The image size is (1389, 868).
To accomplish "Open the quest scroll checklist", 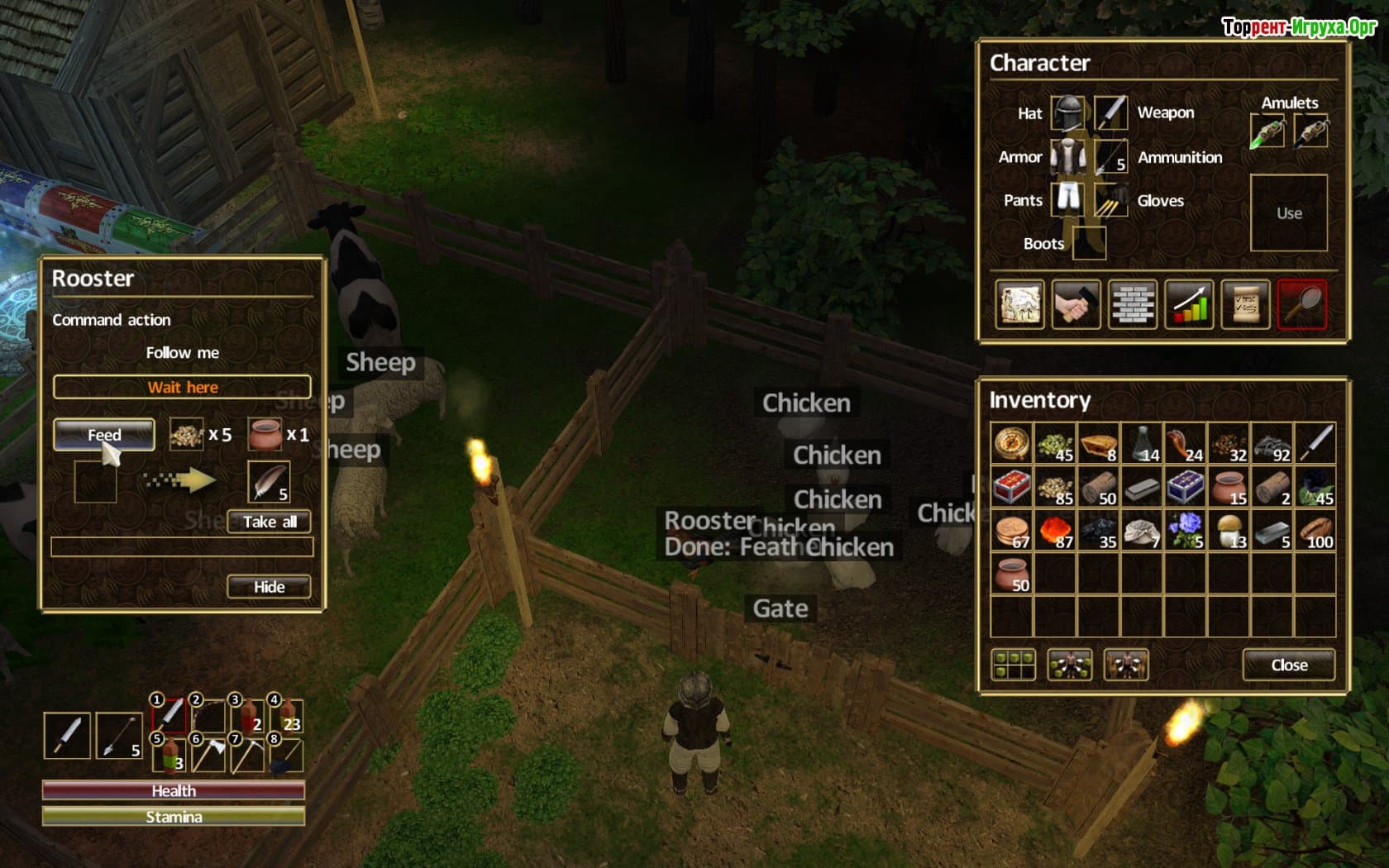I will coord(1245,305).
